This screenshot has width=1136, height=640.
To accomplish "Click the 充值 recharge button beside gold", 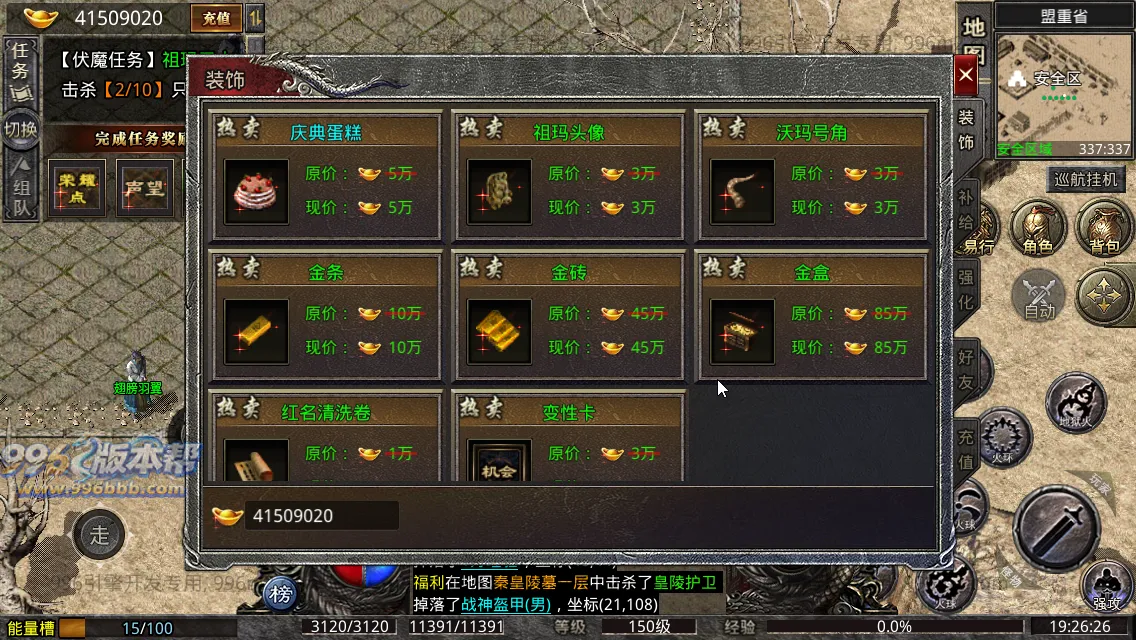I will pyautogui.click(x=215, y=17).
